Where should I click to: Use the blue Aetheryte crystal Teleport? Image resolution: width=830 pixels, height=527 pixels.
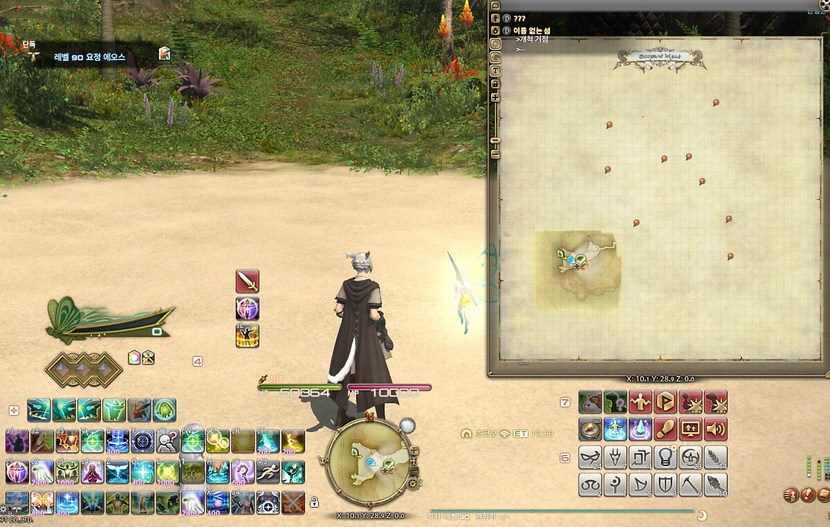(x=641, y=429)
